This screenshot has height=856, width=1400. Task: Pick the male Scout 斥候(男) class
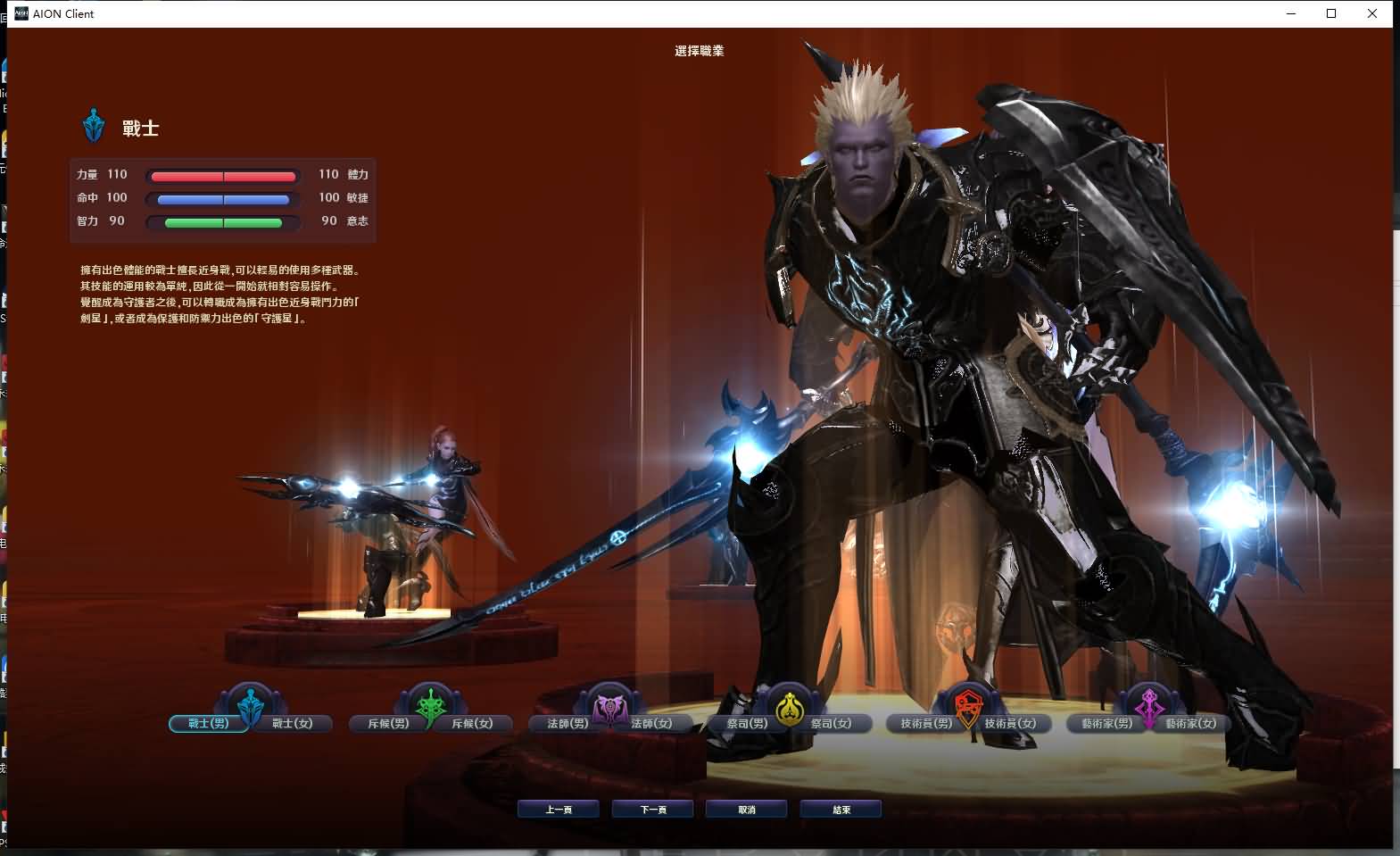pyautogui.click(x=388, y=723)
